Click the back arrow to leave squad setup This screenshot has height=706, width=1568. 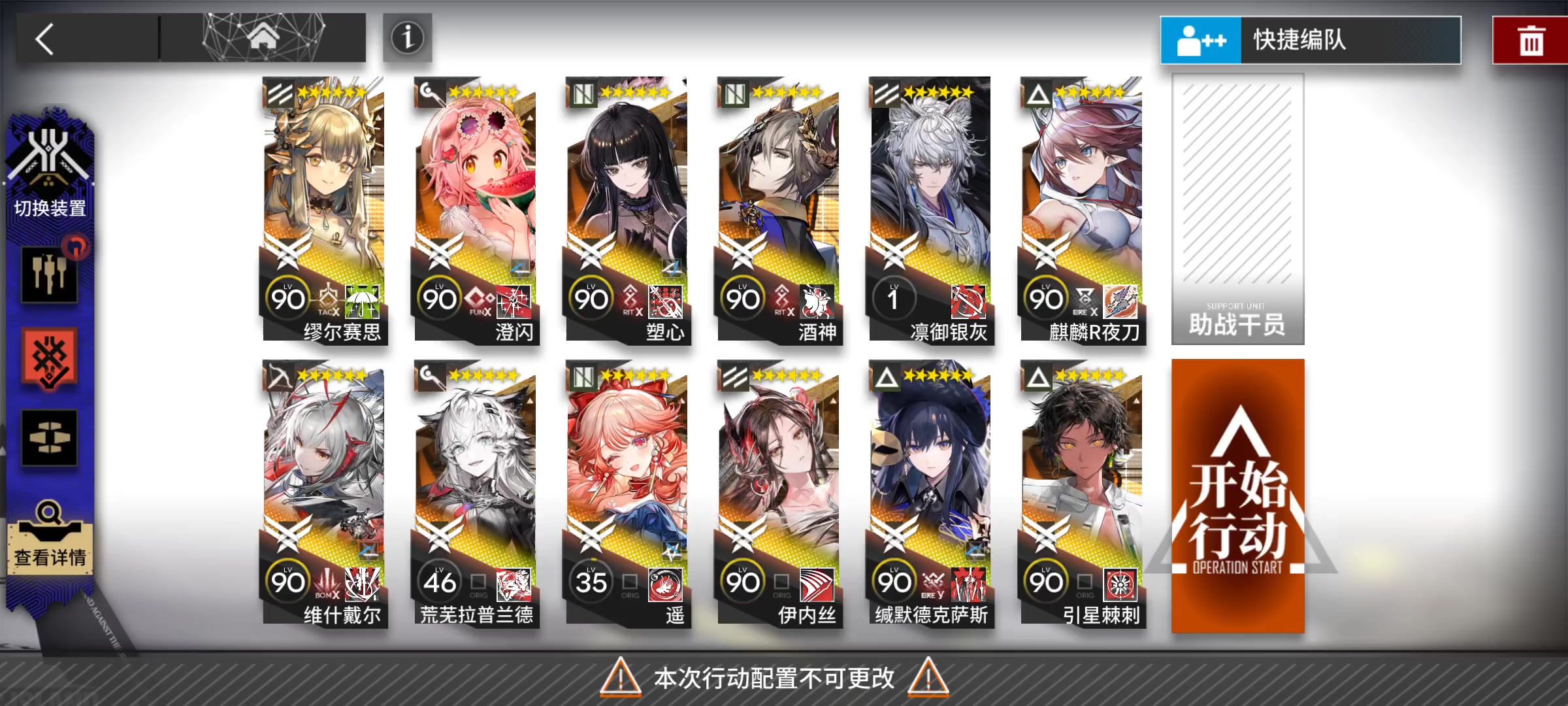(44, 39)
